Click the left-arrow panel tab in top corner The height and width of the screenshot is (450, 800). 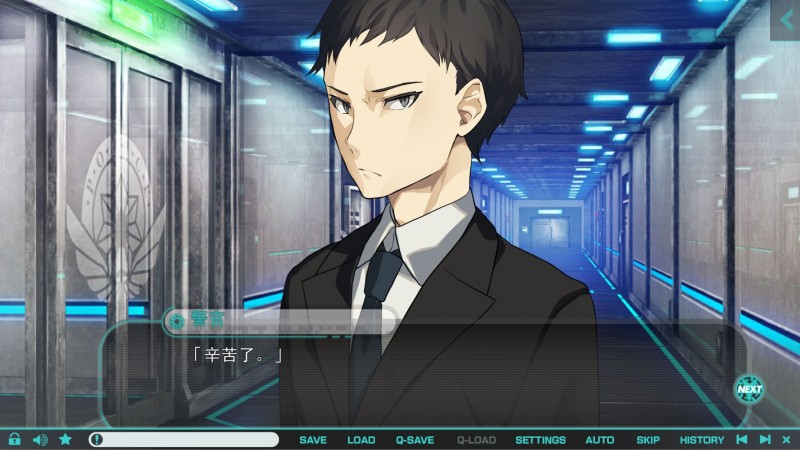(x=785, y=19)
